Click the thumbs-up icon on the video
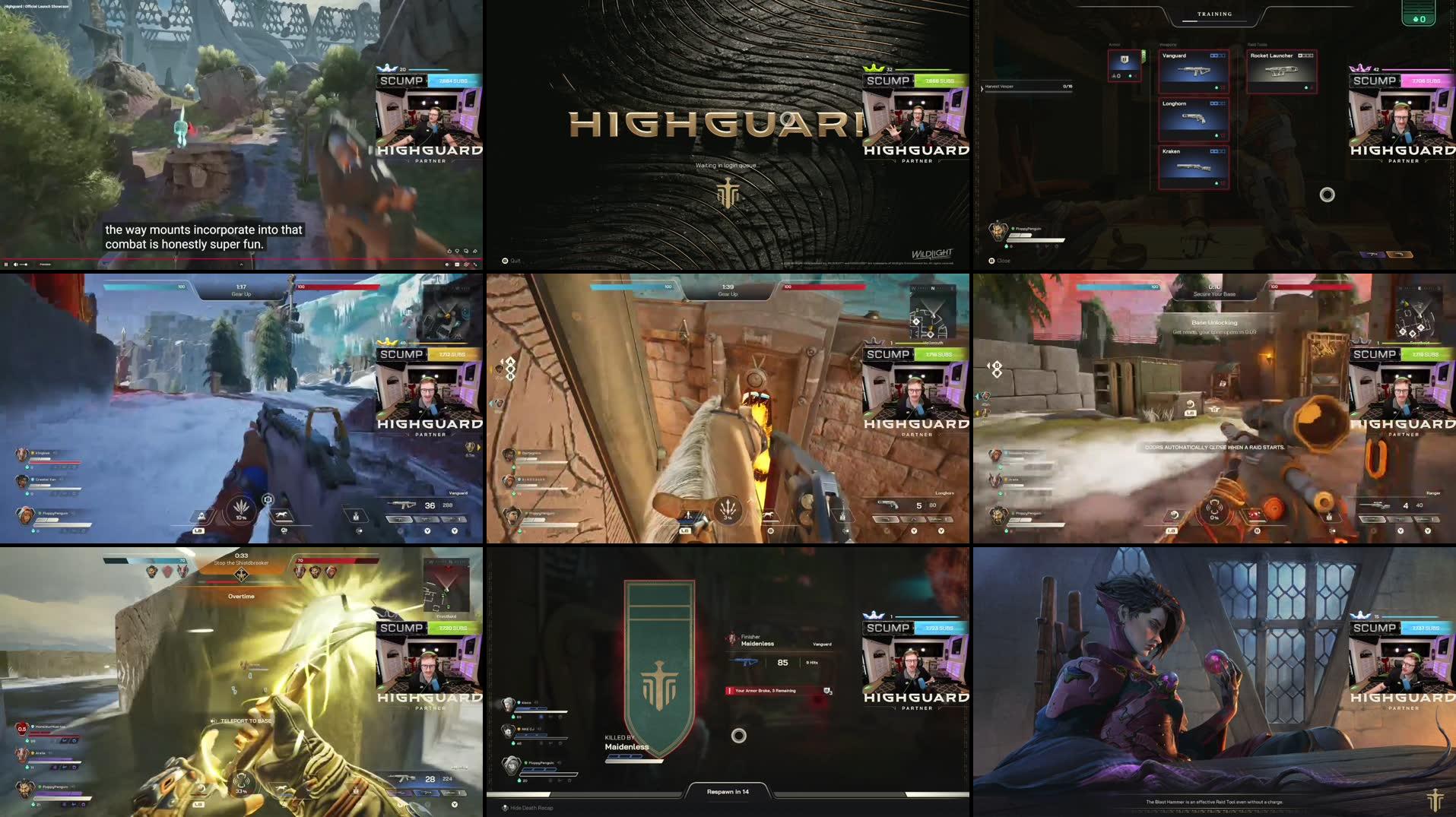The width and height of the screenshot is (1456, 817). pos(449,252)
